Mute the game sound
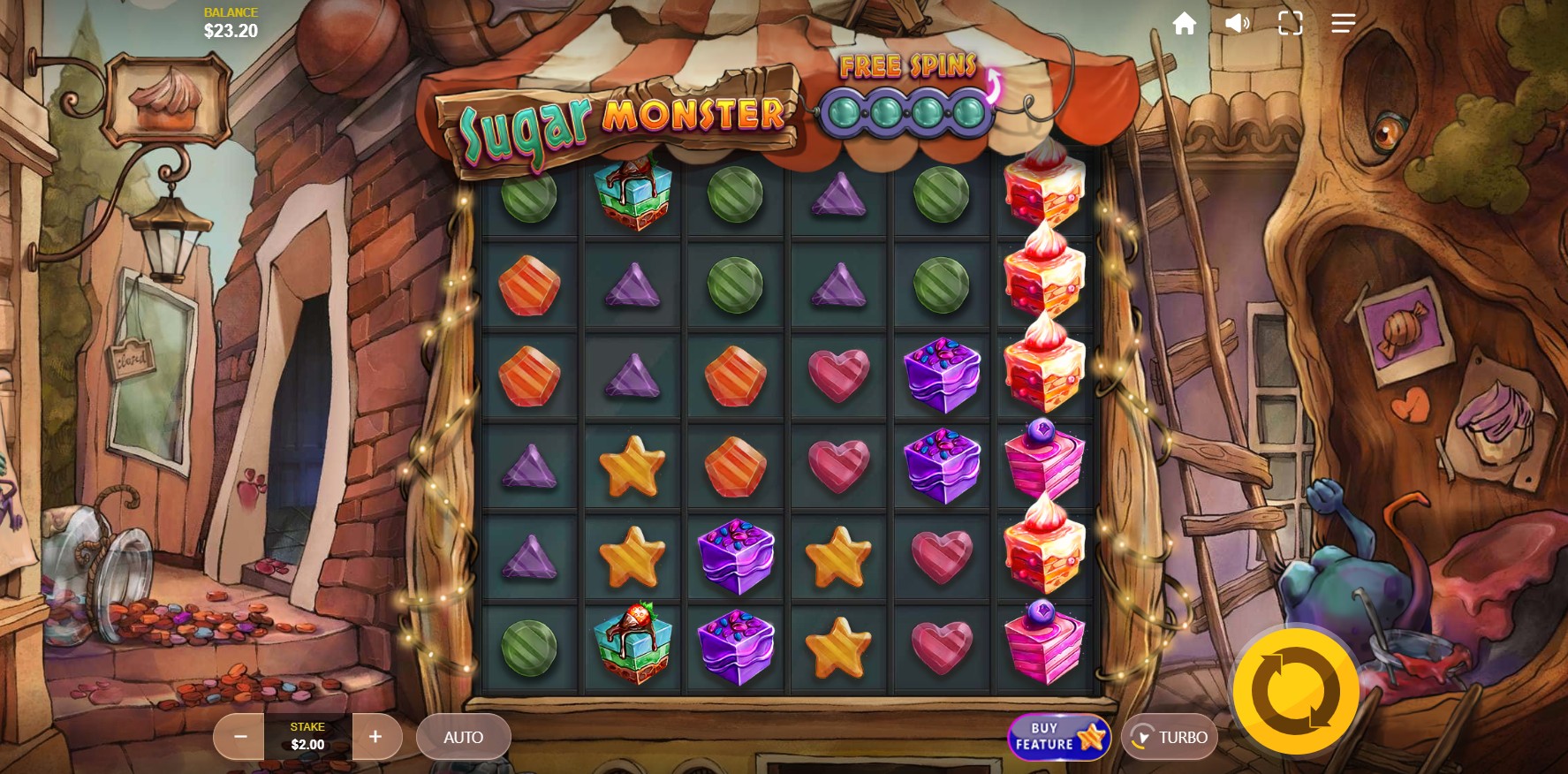This screenshot has width=1568, height=774. (x=1237, y=24)
